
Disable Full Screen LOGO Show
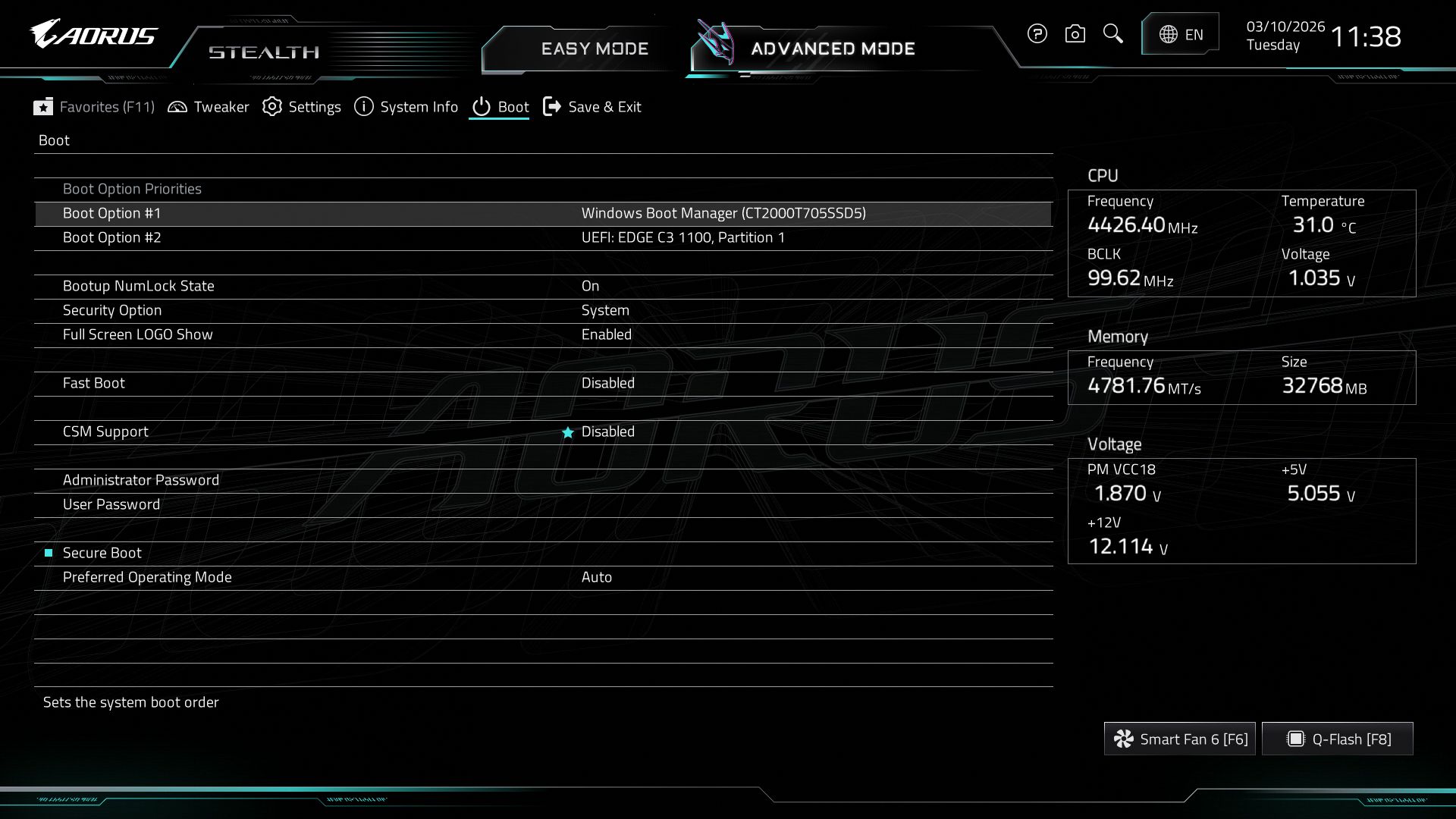606,334
